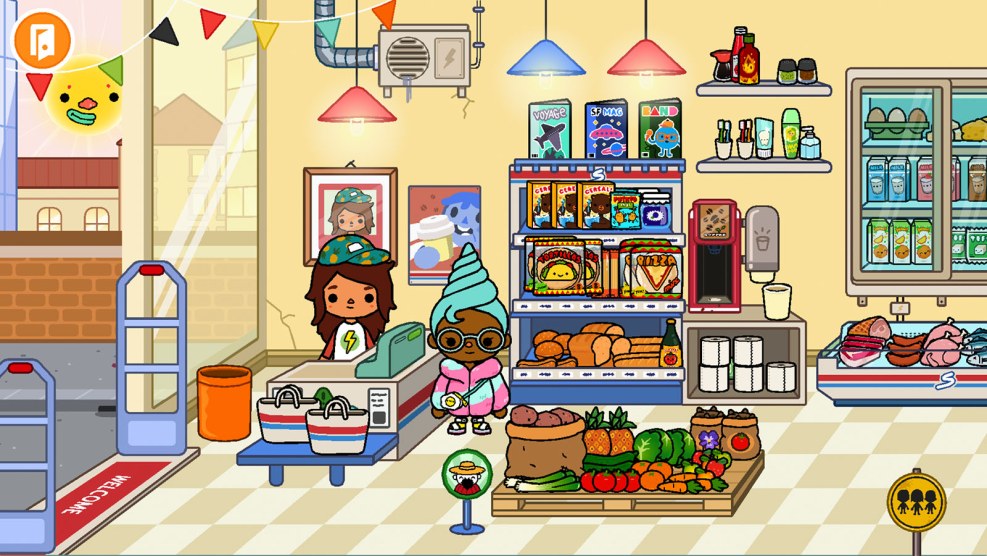Open the yellow characters panel button
The width and height of the screenshot is (987, 556).
pyautogui.click(x=916, y=501)
